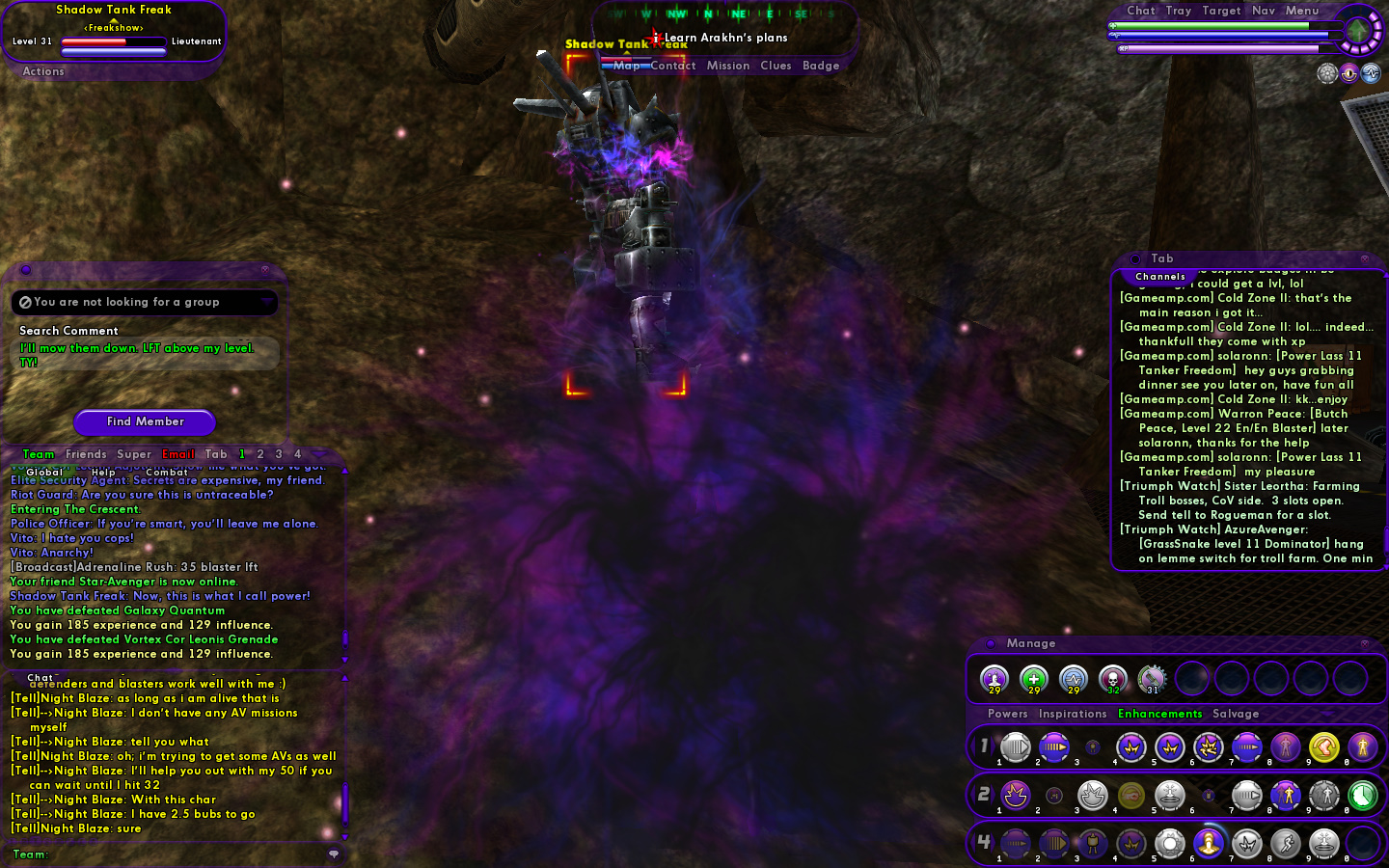Open the looking-for-group status dropdown
The height and width of the screenshot is (868, 1389).
(x=266, y=302)
